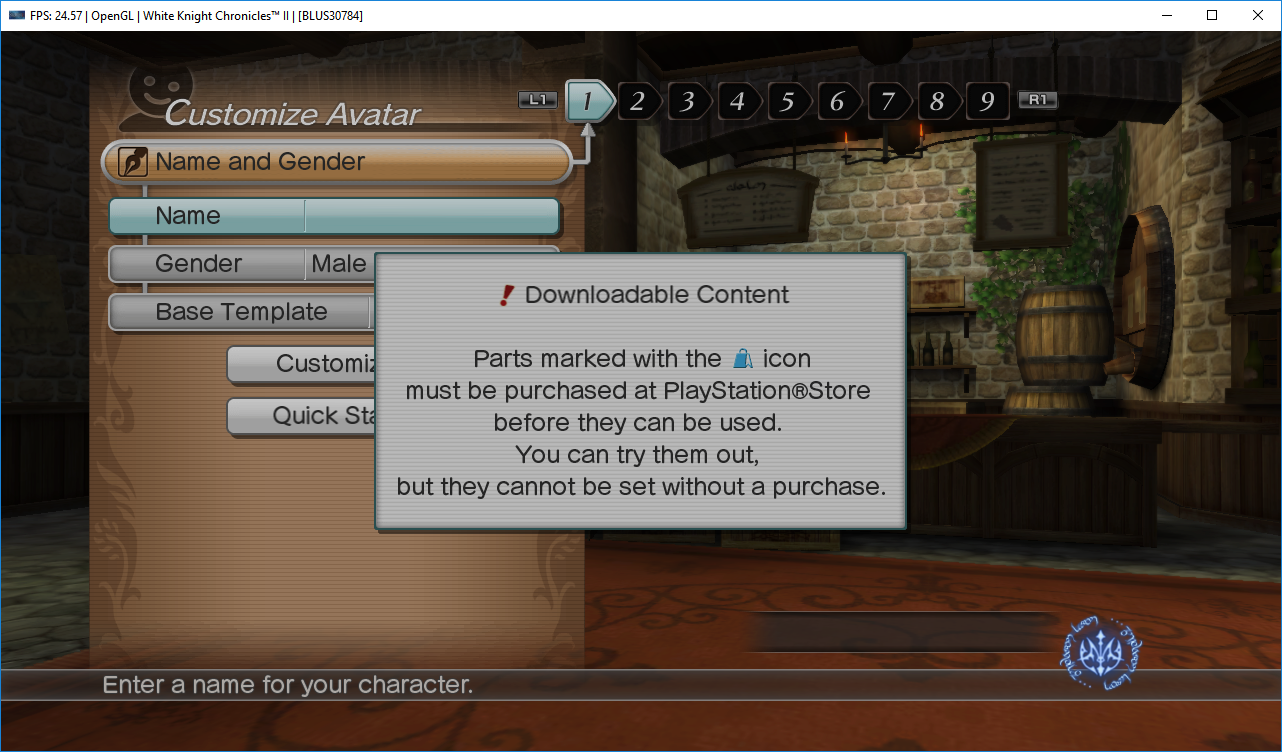Maximize the emulator window

click(1212, 15)
